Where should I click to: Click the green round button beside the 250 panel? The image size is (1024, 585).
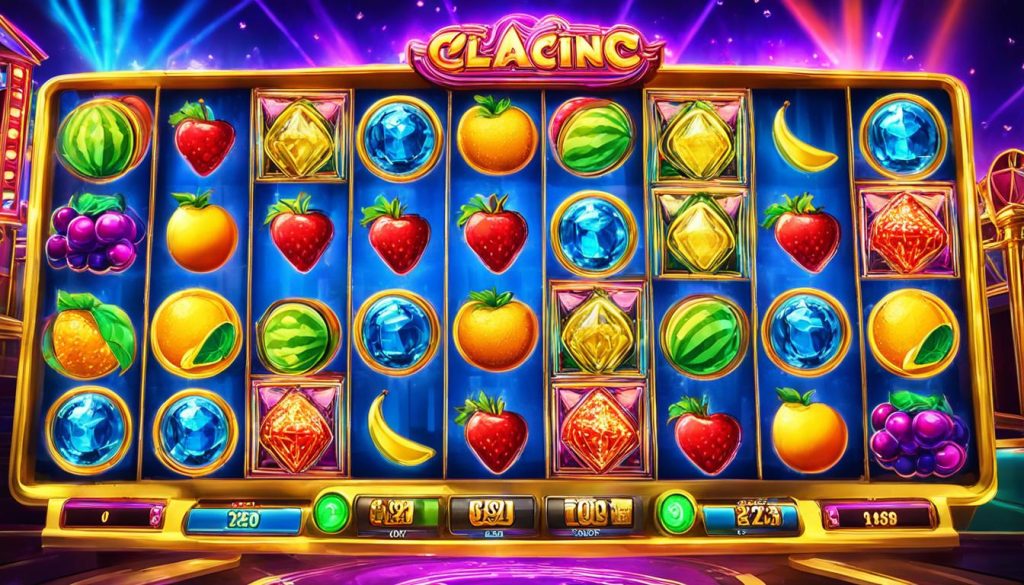331,513
